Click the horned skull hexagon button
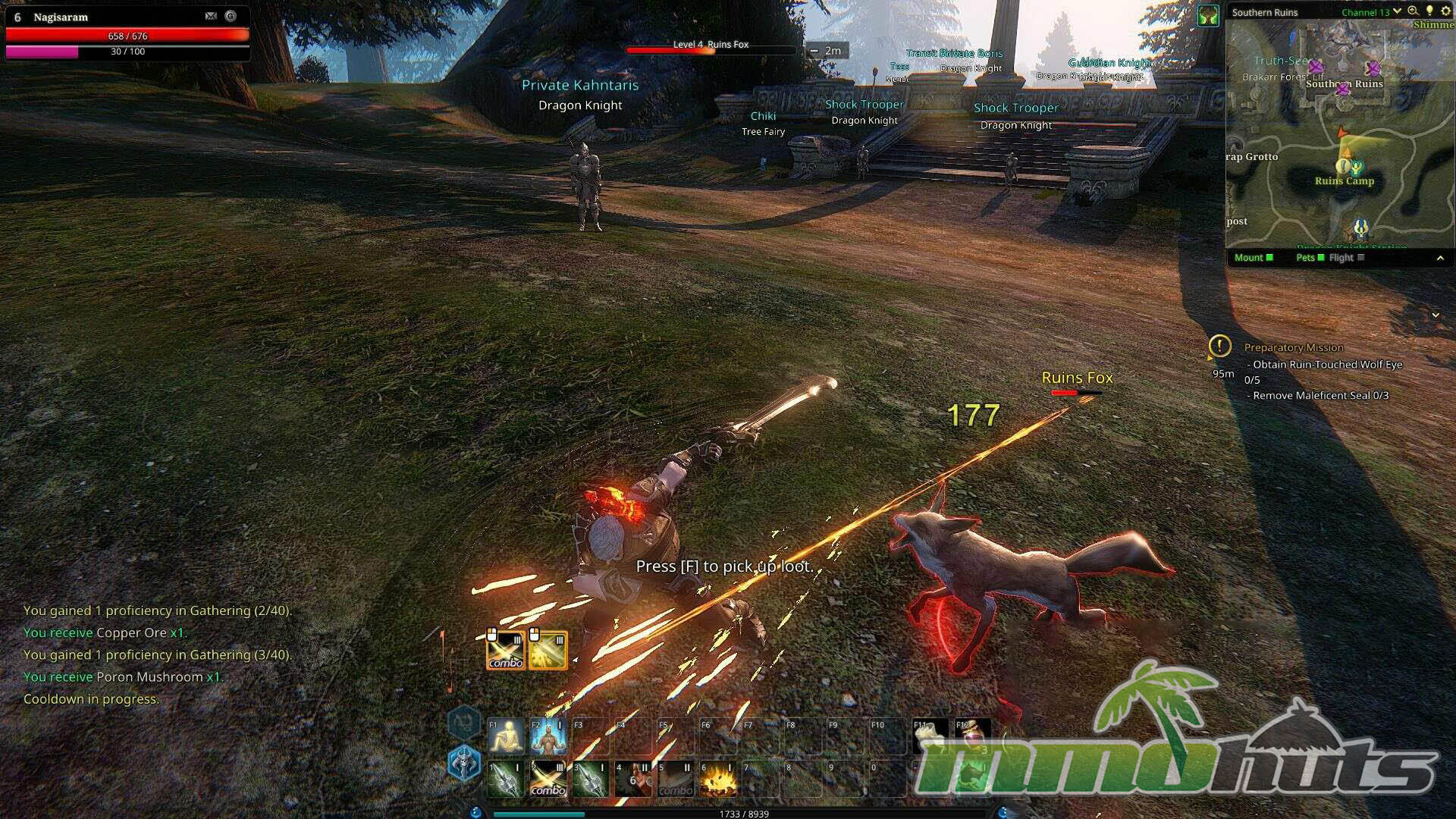Screen dimensions: 1456x819 click(x=464, y=762)
